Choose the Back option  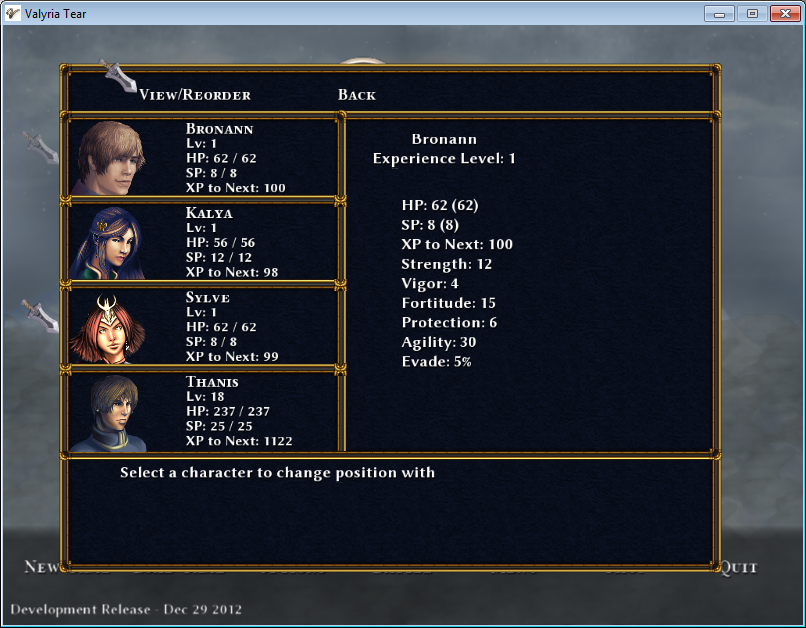(356, 95)
